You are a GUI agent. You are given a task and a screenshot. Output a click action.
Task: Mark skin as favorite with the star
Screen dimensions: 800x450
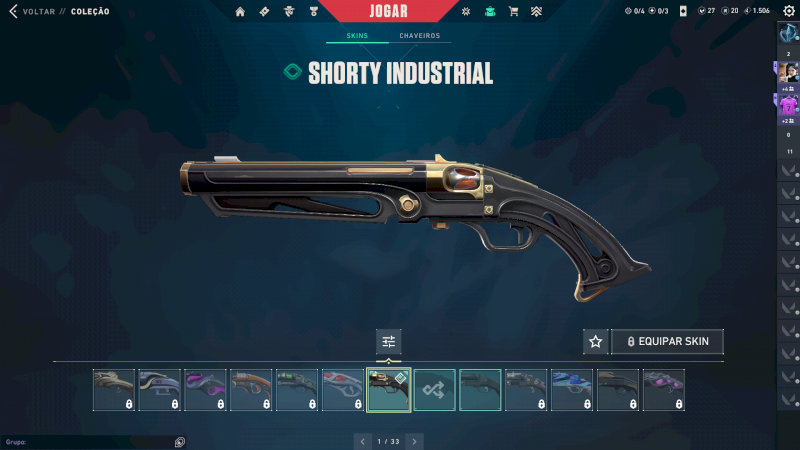(x=596, y=342)
